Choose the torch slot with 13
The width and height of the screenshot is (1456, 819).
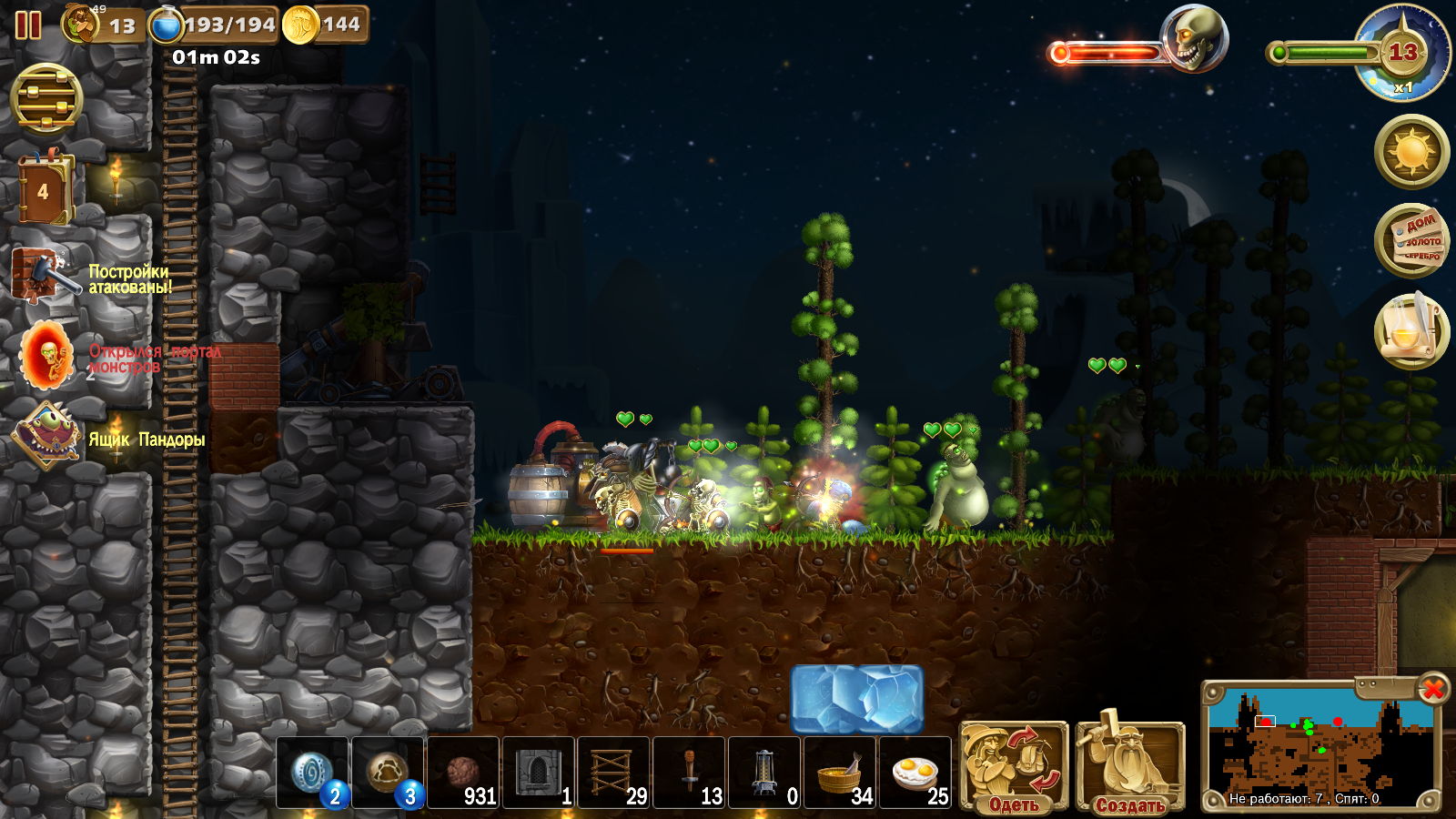pos(689,773)
